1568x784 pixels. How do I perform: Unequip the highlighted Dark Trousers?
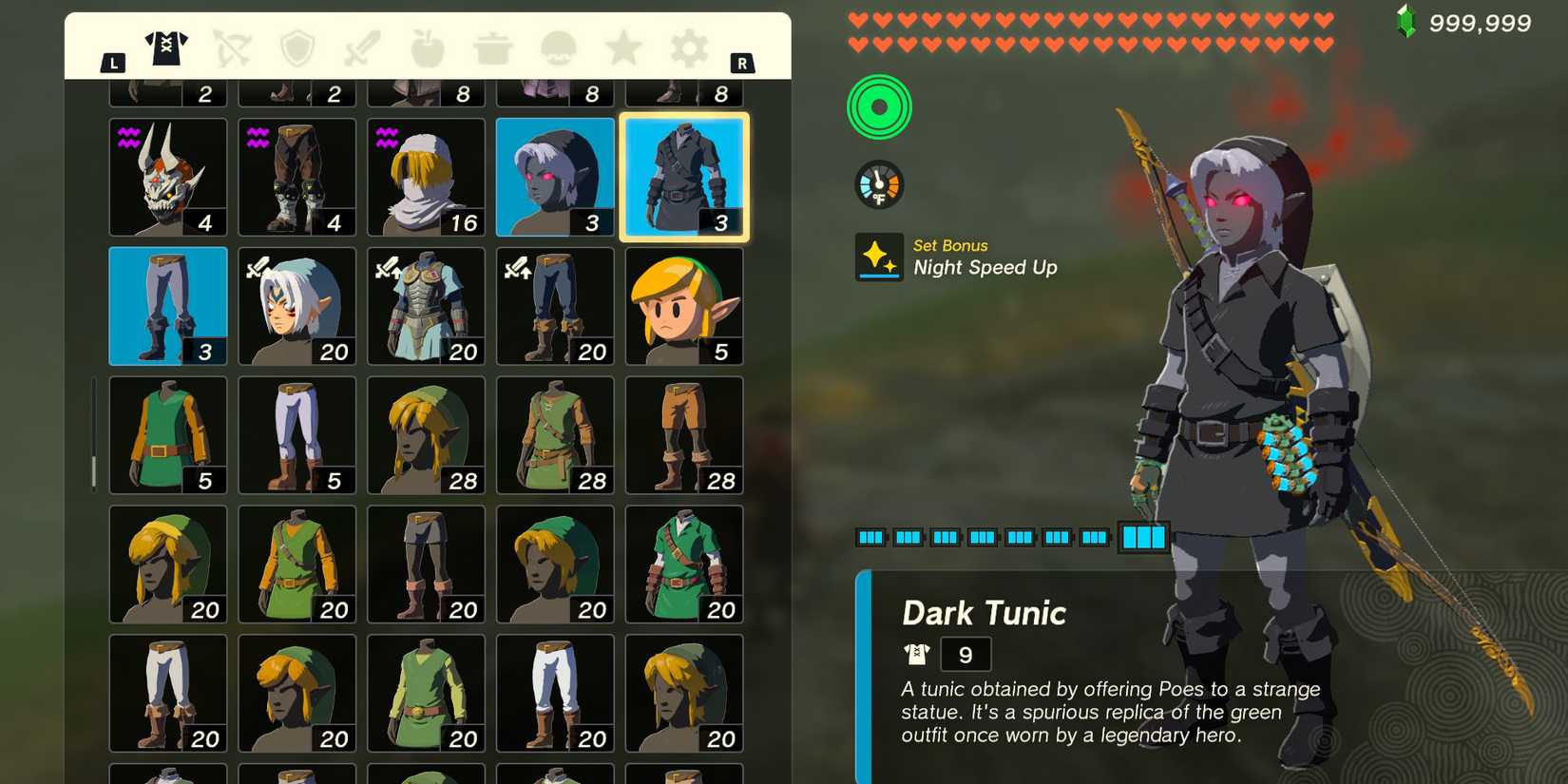(x=168, y=304)
